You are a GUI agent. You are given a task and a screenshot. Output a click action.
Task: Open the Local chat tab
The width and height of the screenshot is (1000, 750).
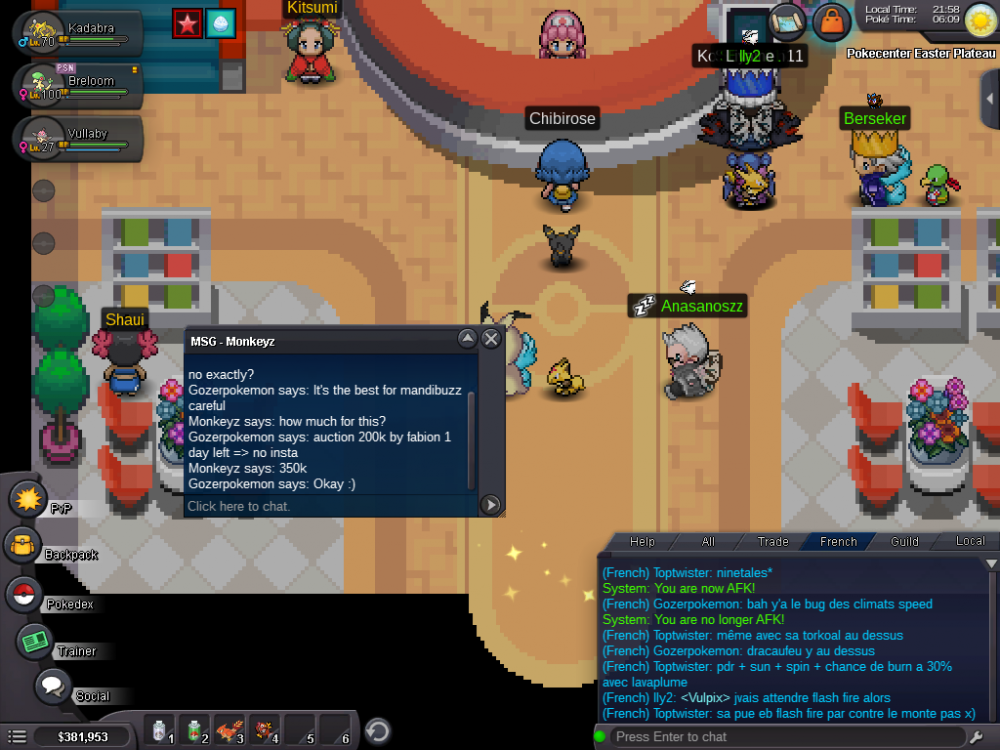969,541
